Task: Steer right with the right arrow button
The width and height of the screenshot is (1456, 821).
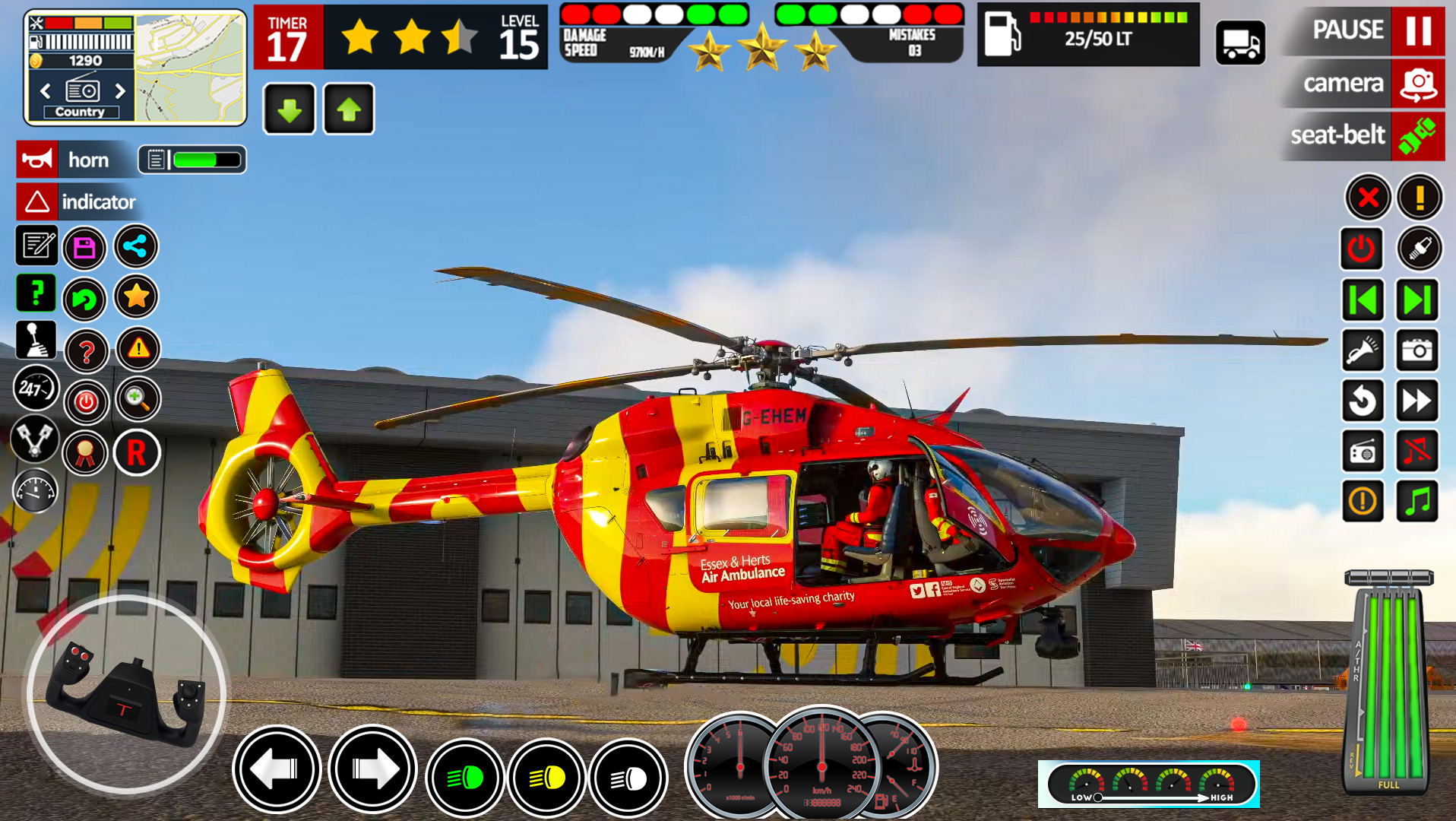Action: (x=372, y=769)
